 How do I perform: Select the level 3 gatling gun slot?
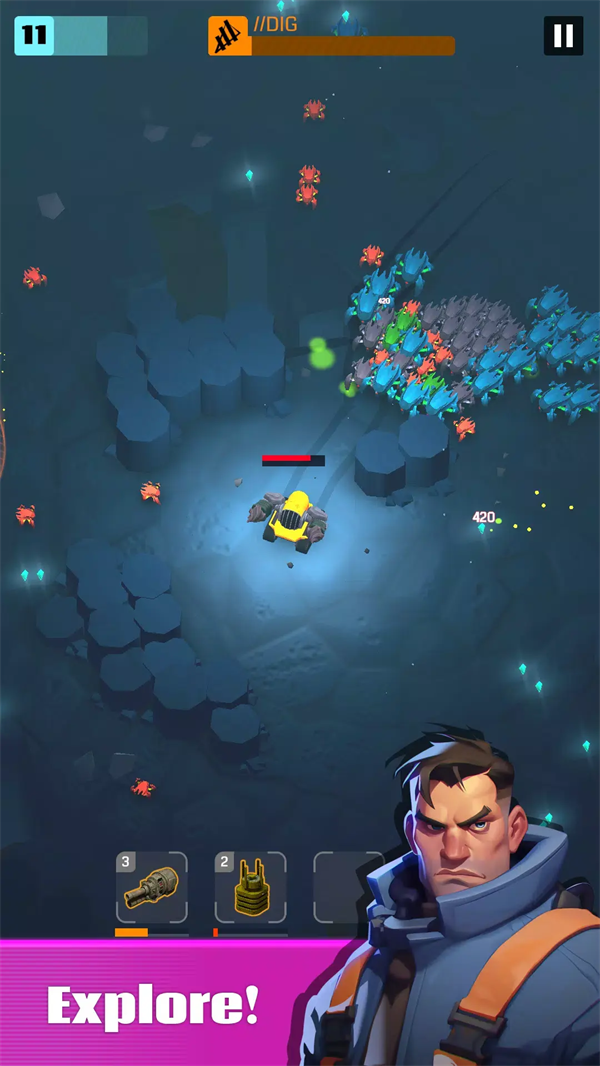(151, 887)
